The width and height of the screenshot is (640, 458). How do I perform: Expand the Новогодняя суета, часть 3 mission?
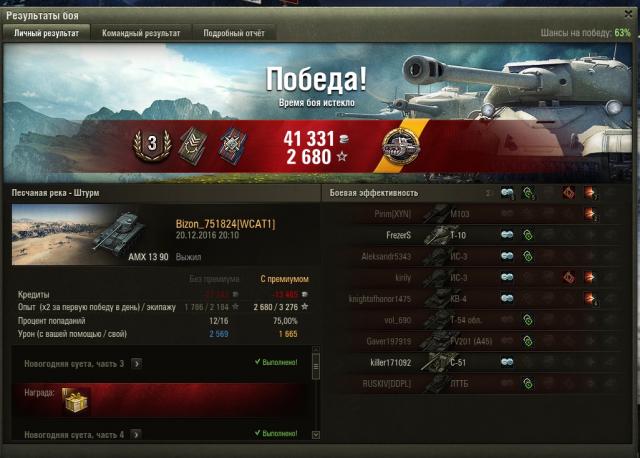[136, 364]
